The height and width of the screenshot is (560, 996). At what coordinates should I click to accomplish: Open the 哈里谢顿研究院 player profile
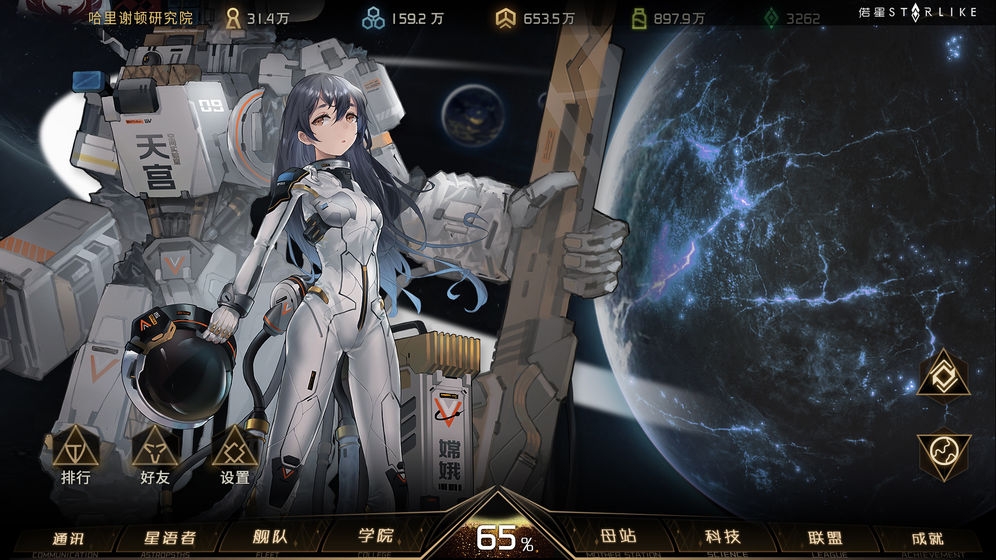[140, 18]
